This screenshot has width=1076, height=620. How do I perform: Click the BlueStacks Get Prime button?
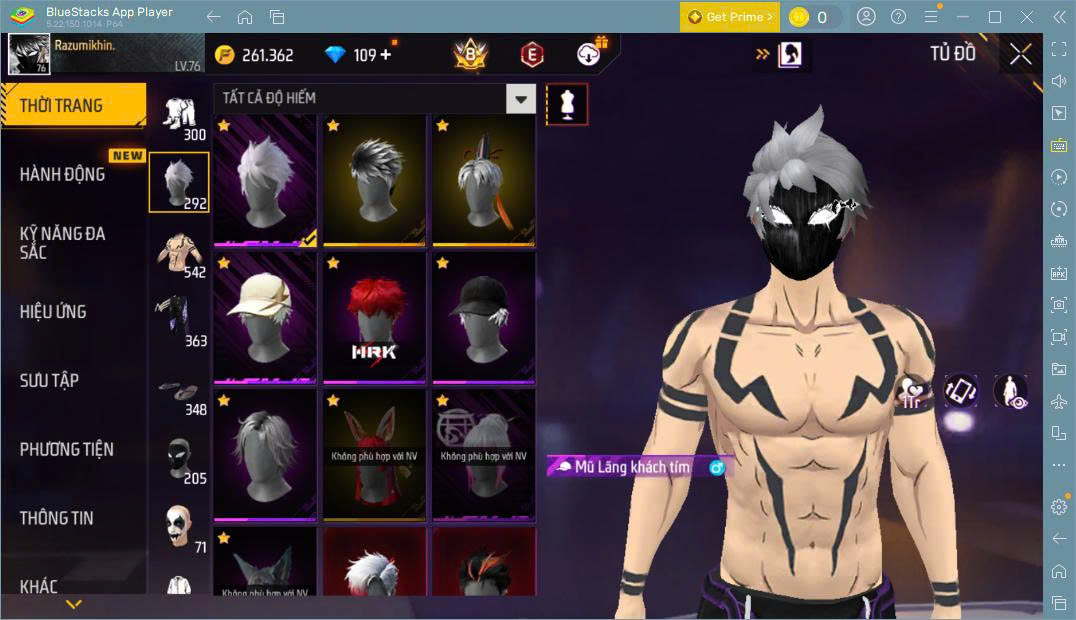click(x=729, y=17)
